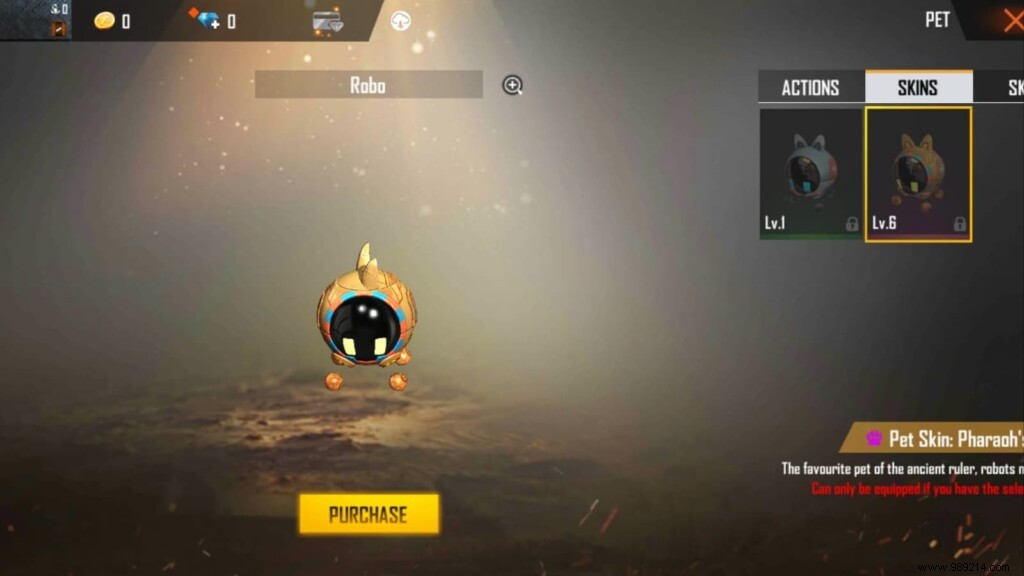
Task: Open the gold coin balance
Action: coord(111,20)
